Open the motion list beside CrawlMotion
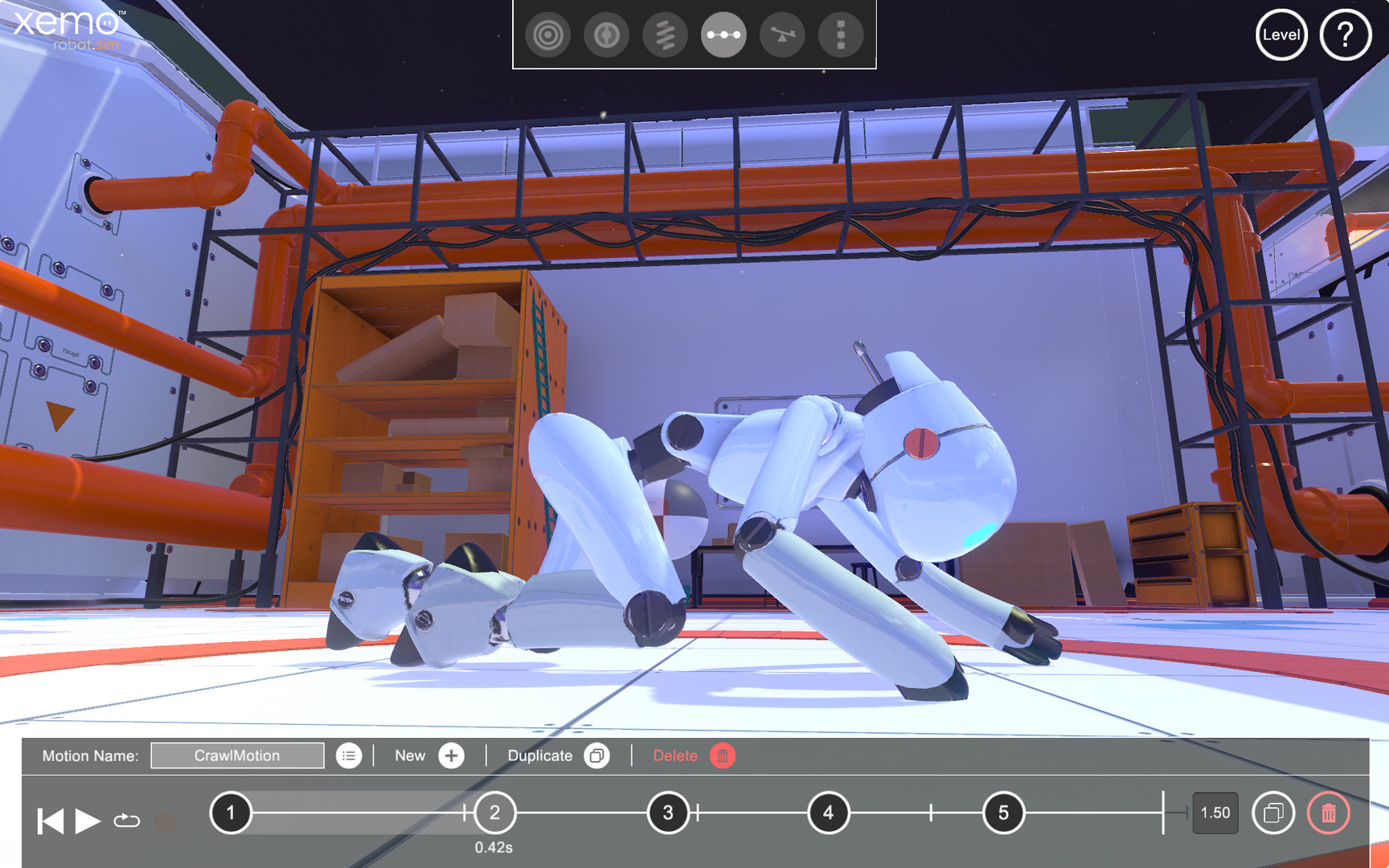Screen dimensions: 1389x868 [x=349, y=755]
